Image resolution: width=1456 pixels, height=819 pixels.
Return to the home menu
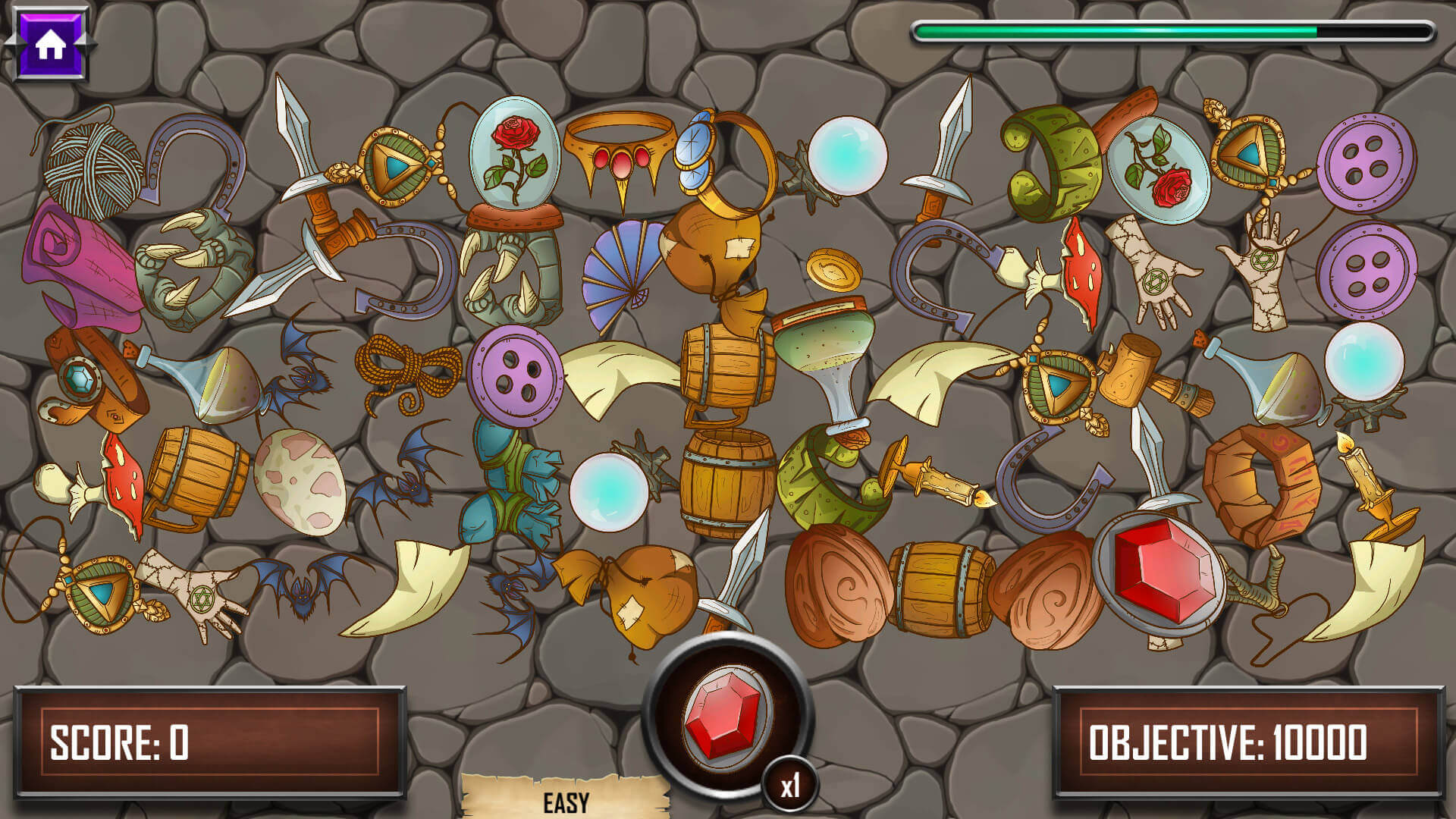[x=50, y=45]
